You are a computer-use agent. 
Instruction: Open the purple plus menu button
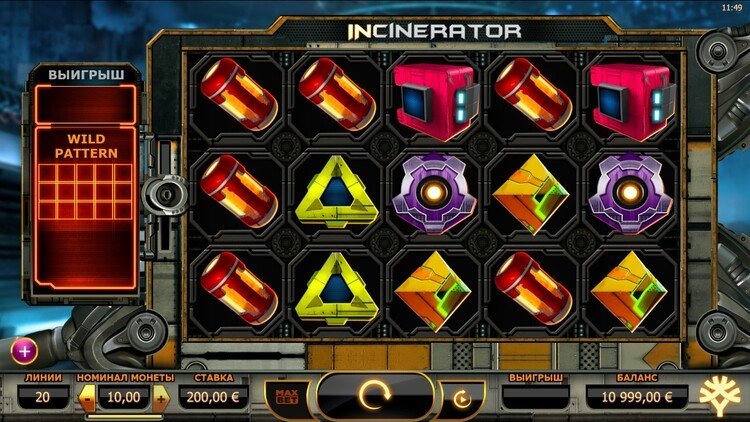[23, 350]
